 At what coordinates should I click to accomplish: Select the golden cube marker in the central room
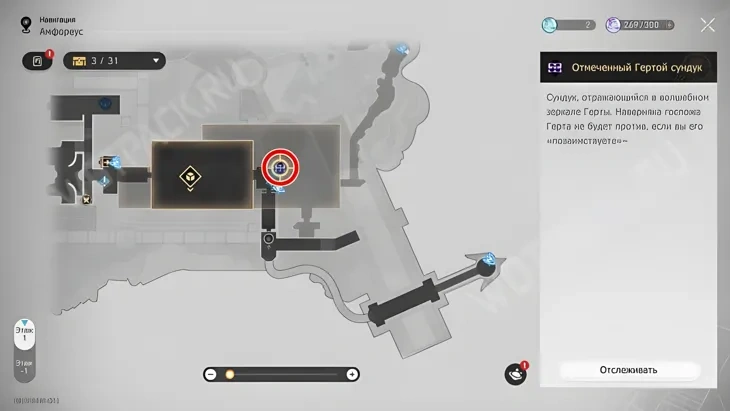pos(189,177)
